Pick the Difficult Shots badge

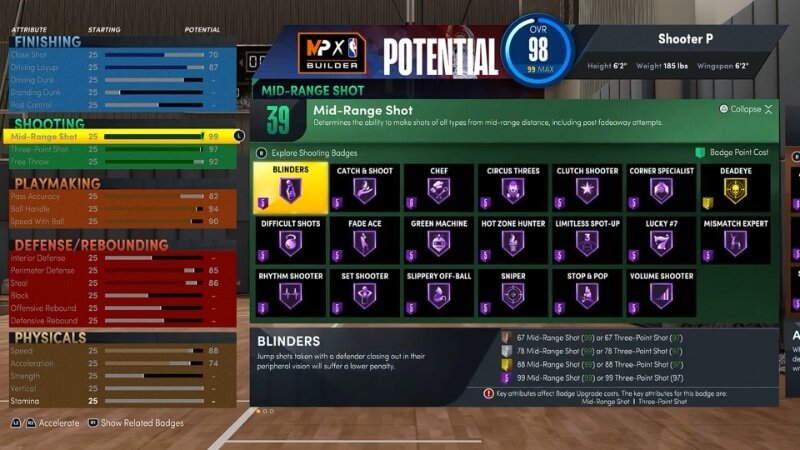coord(289,240)
